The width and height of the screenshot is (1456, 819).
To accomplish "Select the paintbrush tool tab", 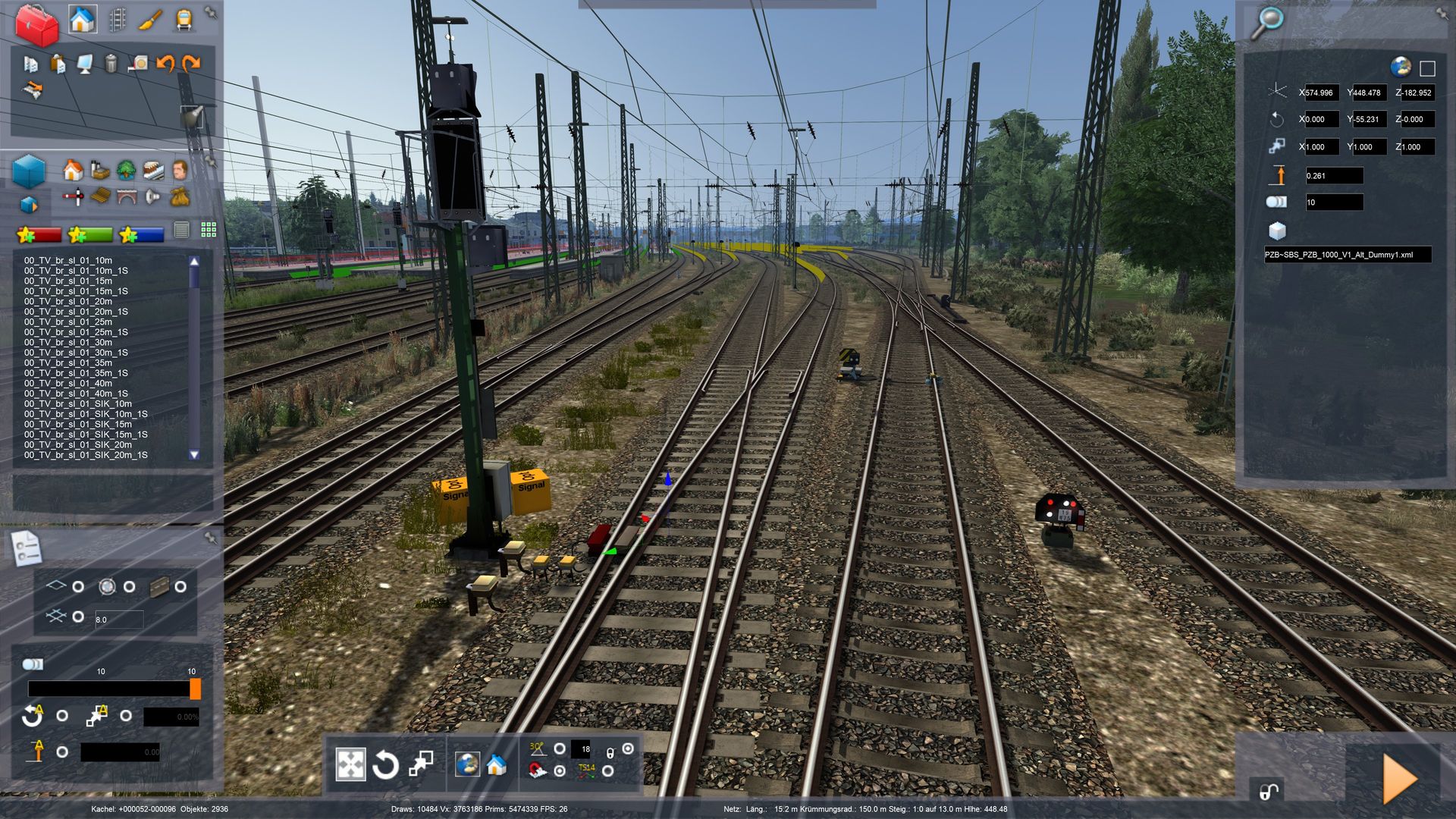I will click(x=149, y=20).
